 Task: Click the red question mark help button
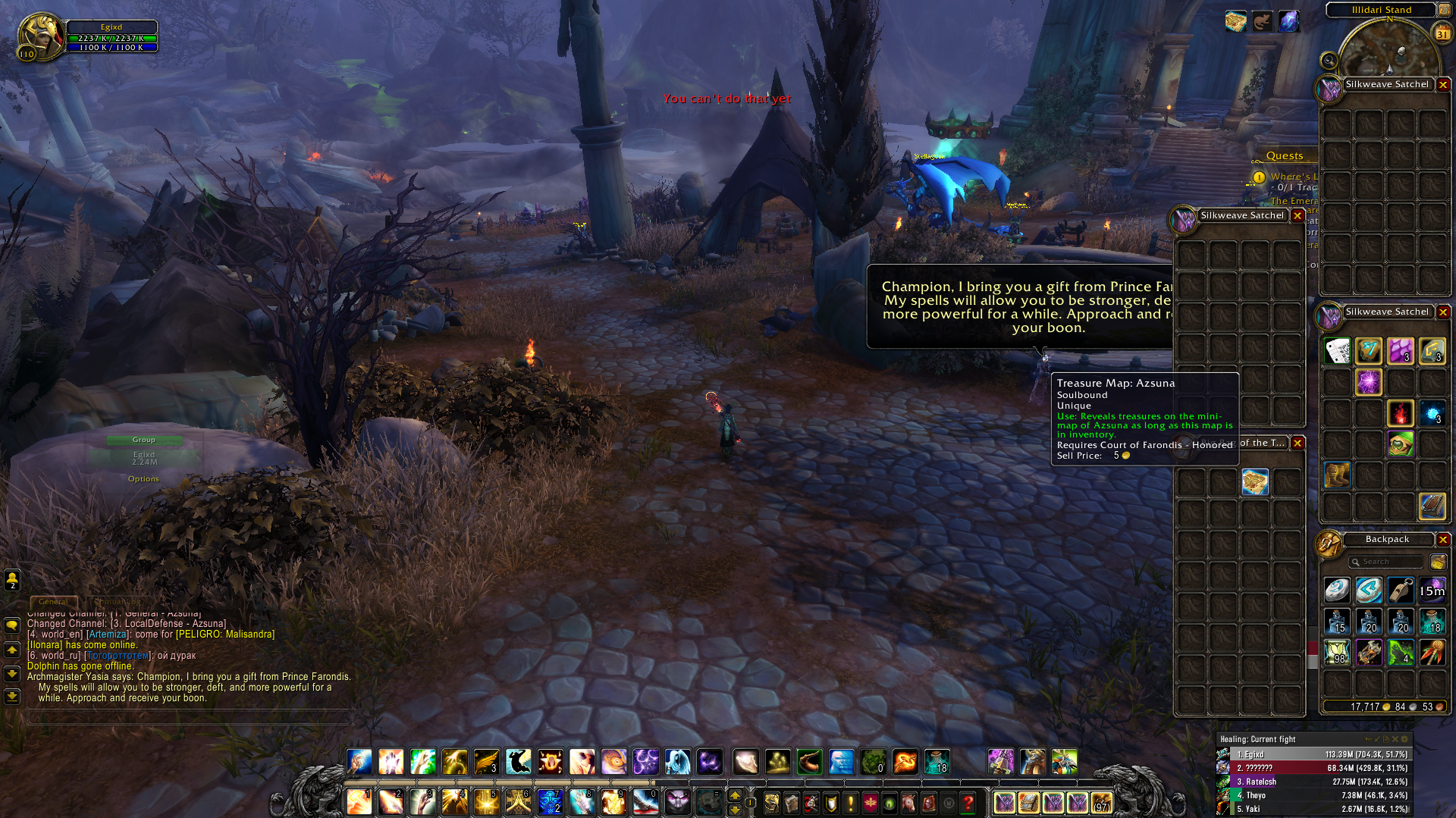pos(968,802)
